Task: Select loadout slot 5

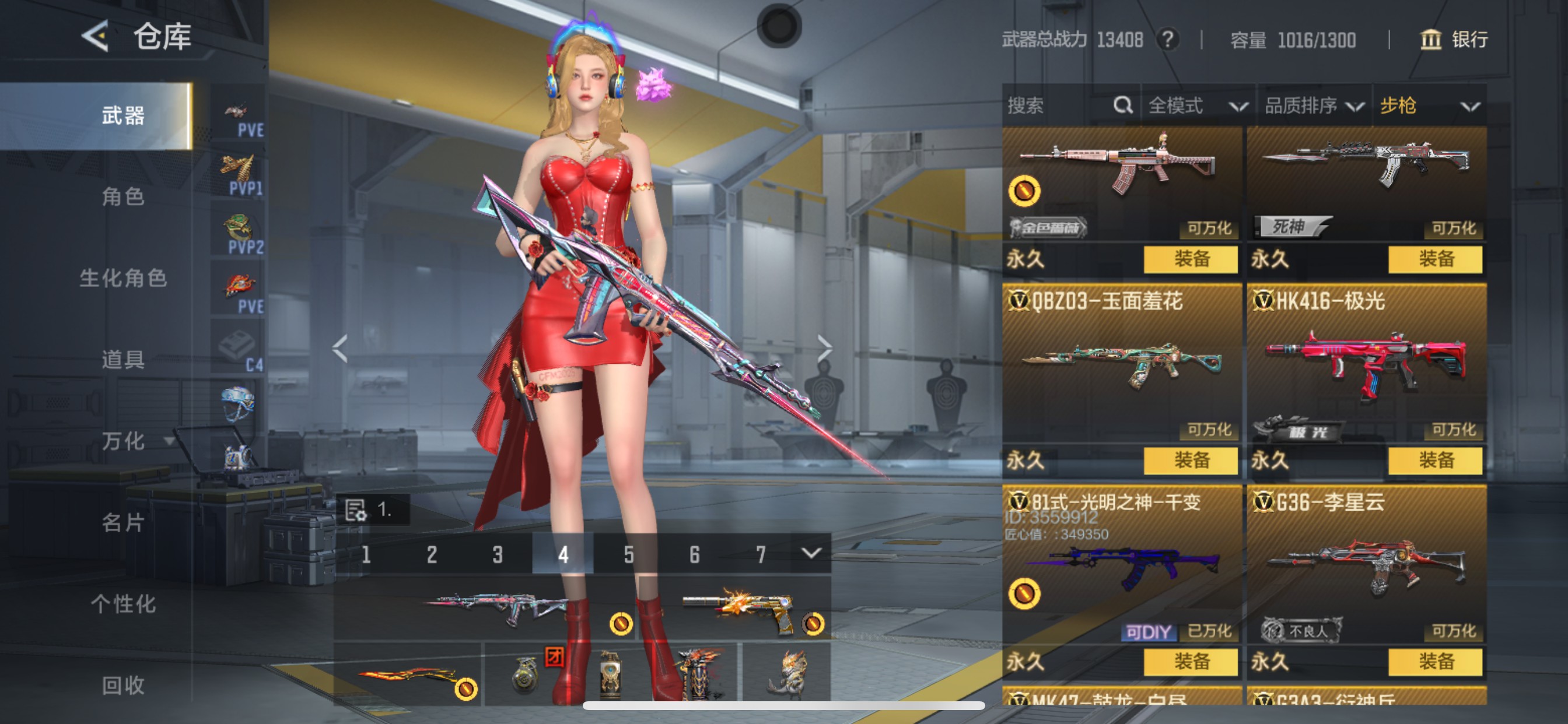Action: point(628,554)
